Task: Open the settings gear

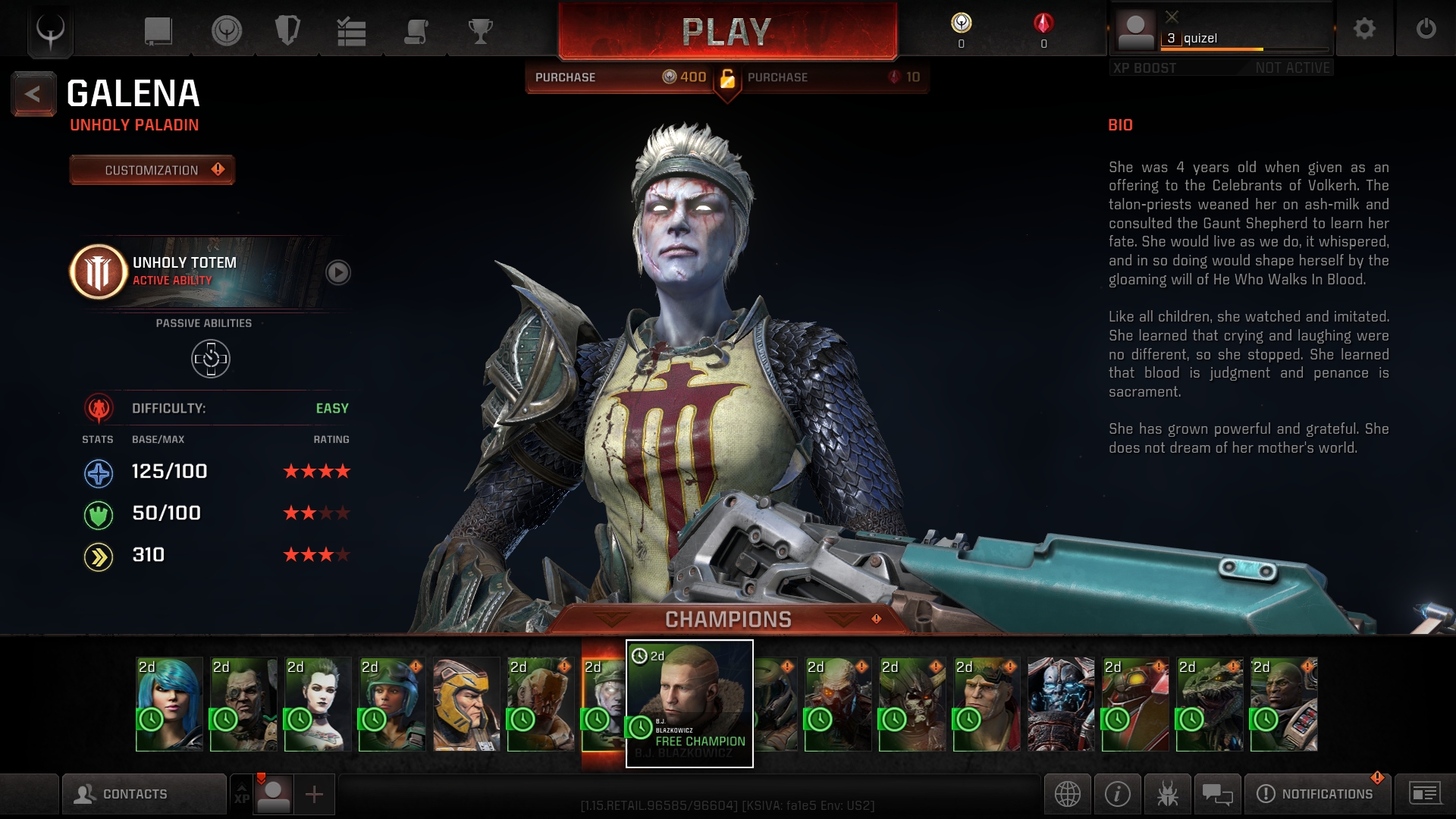Action: tap(1364, 30)
